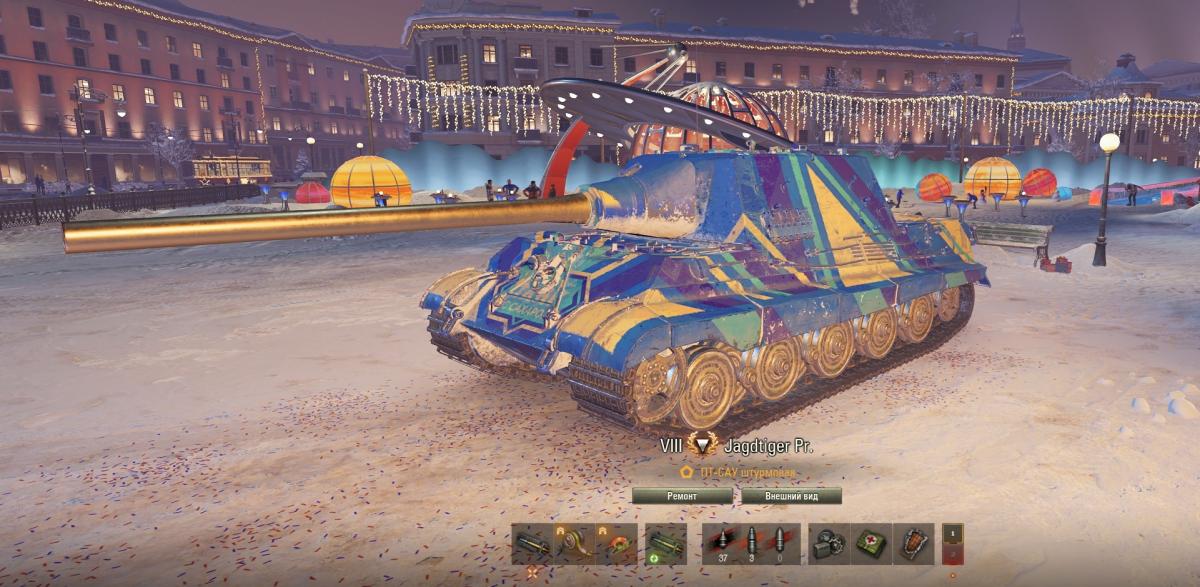
Task: Click the Ремонт (Repair) button
Action: [684, 496]
